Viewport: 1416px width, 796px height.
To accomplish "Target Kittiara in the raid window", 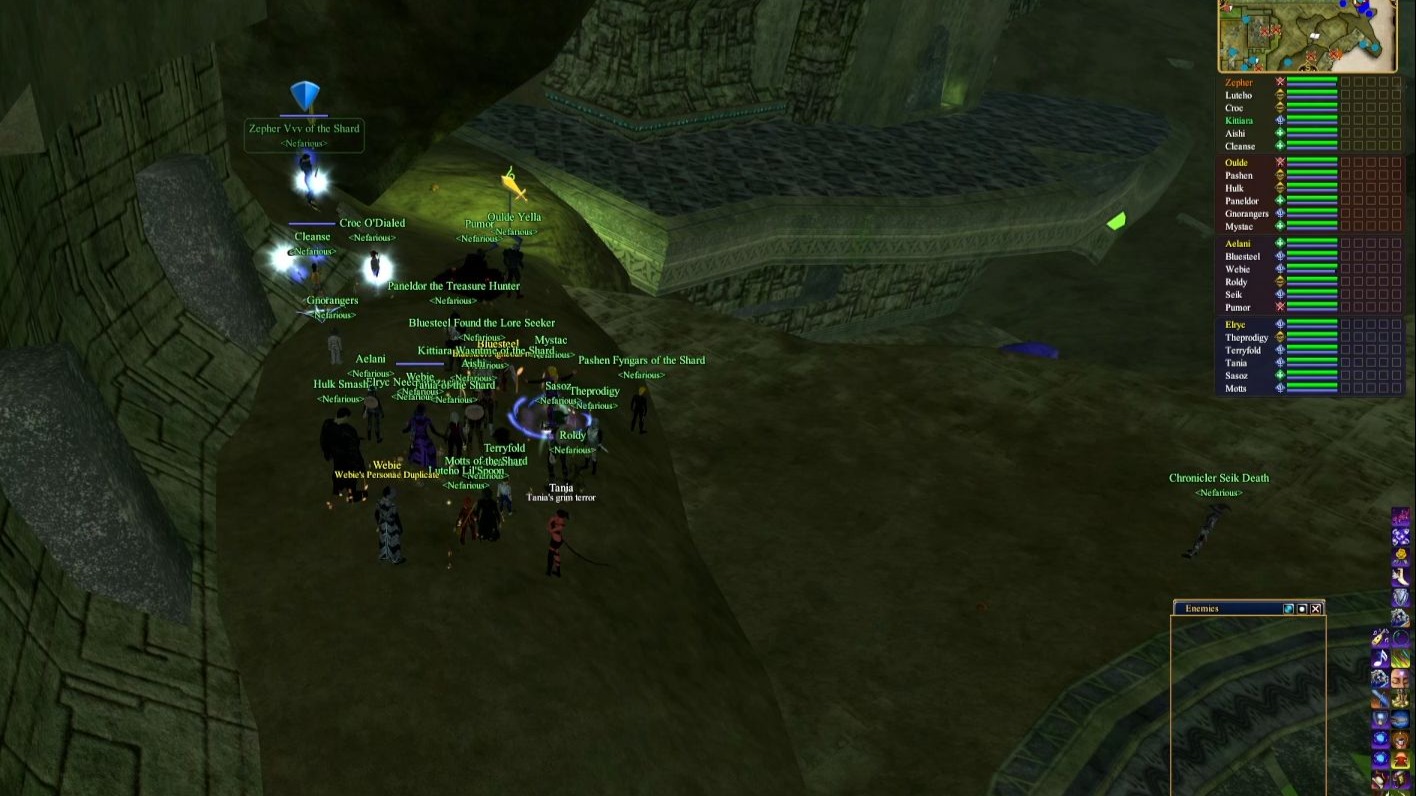I will (x=1238, y=121).
